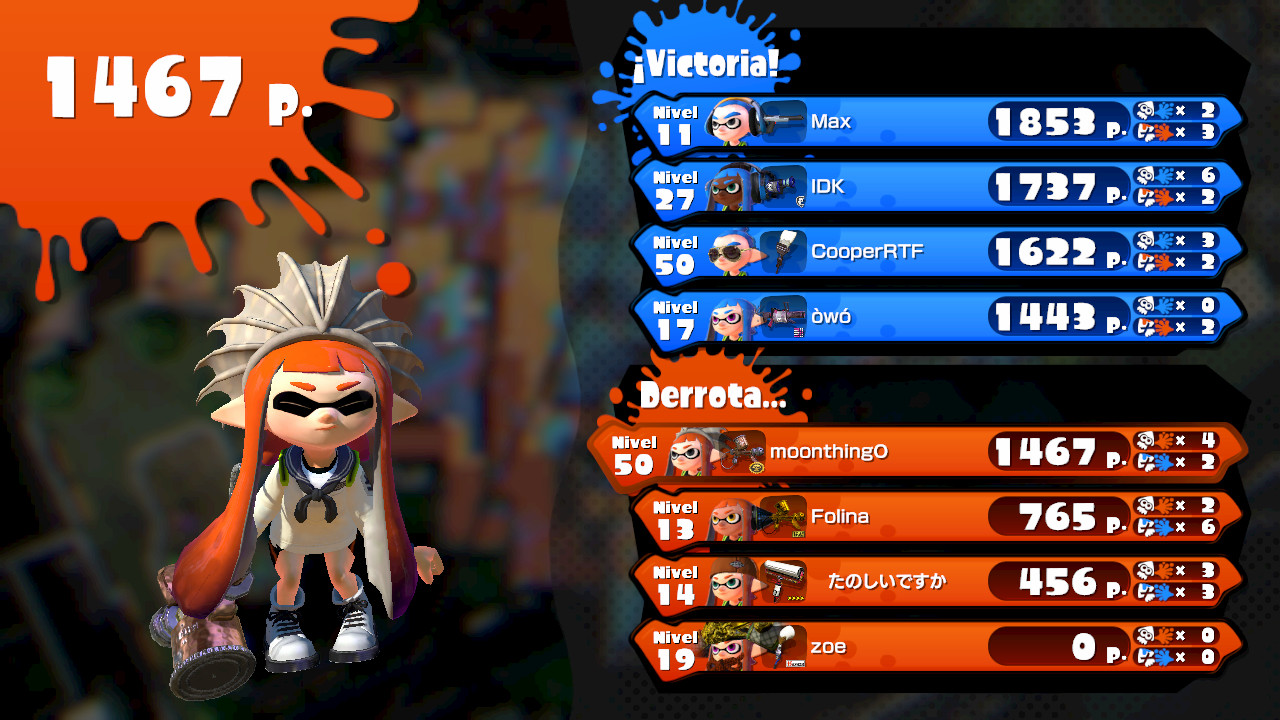
Task: Select the Nivel 50 label for CooperRTF
Action: [x=675, y=252]
